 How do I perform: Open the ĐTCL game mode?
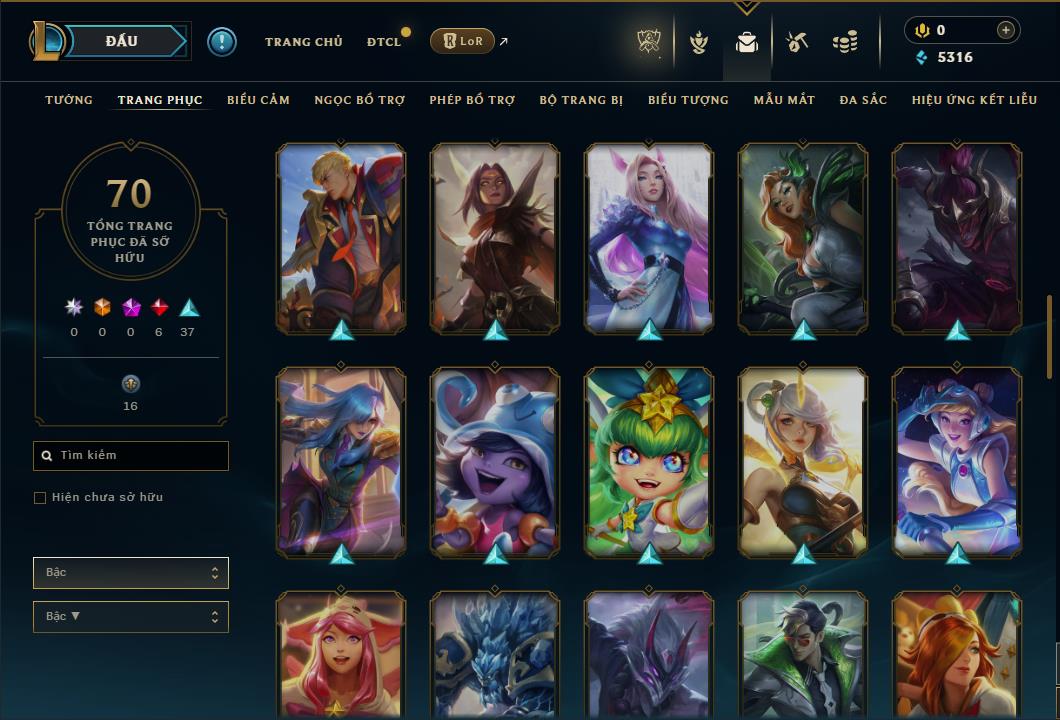click(384, 42)
